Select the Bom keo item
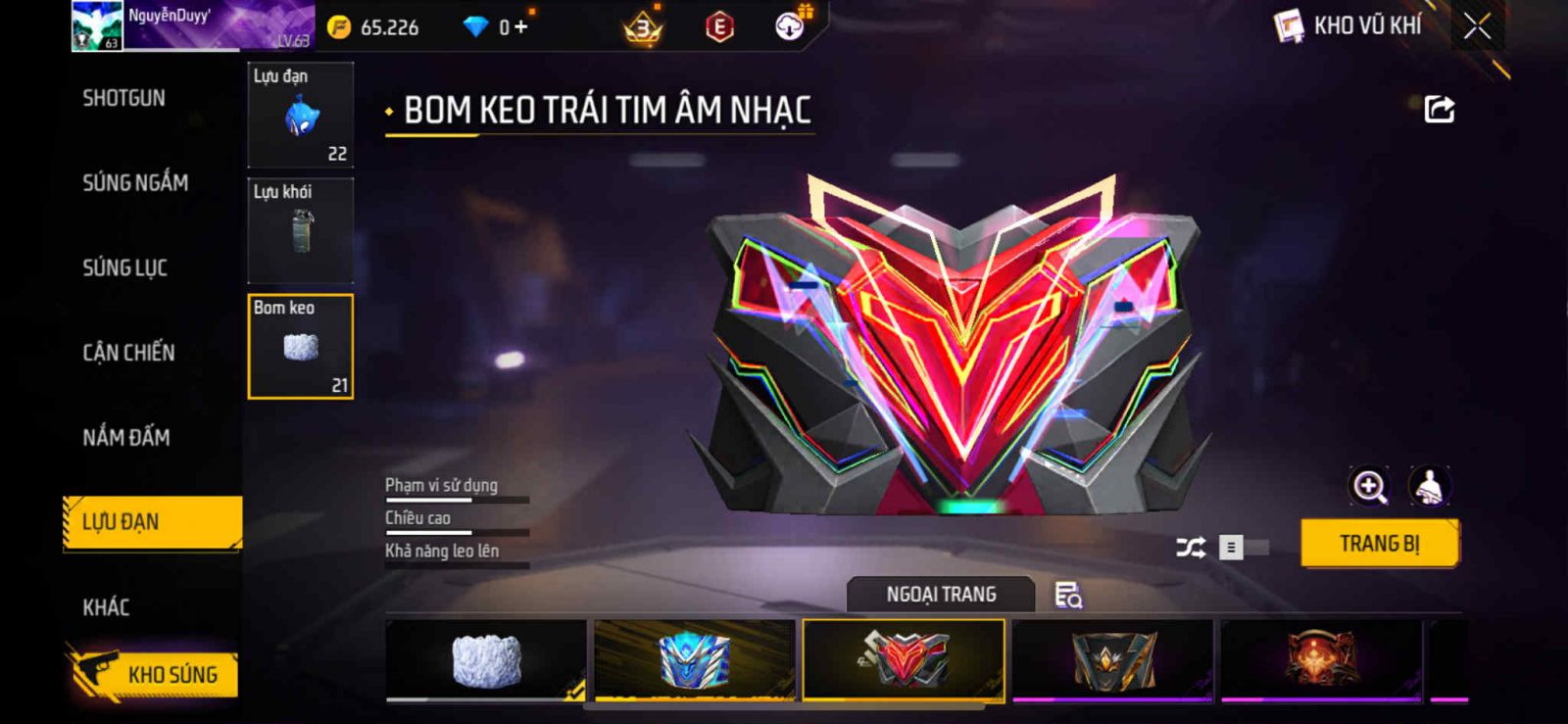The height and width of the screenshot is (724, 1568). (300, 346)
